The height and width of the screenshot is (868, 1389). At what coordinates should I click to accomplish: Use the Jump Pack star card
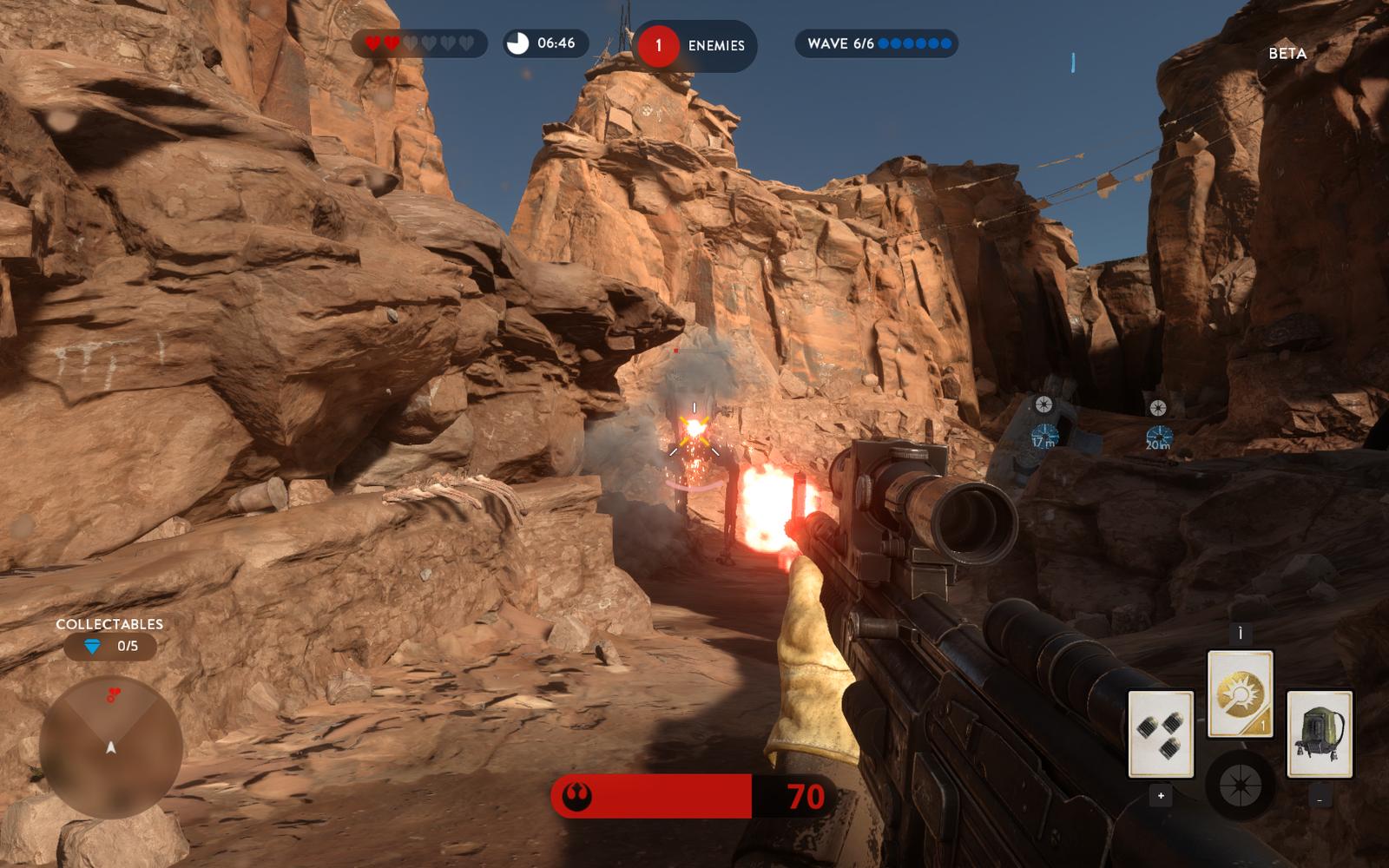(x=1319, y=733)
